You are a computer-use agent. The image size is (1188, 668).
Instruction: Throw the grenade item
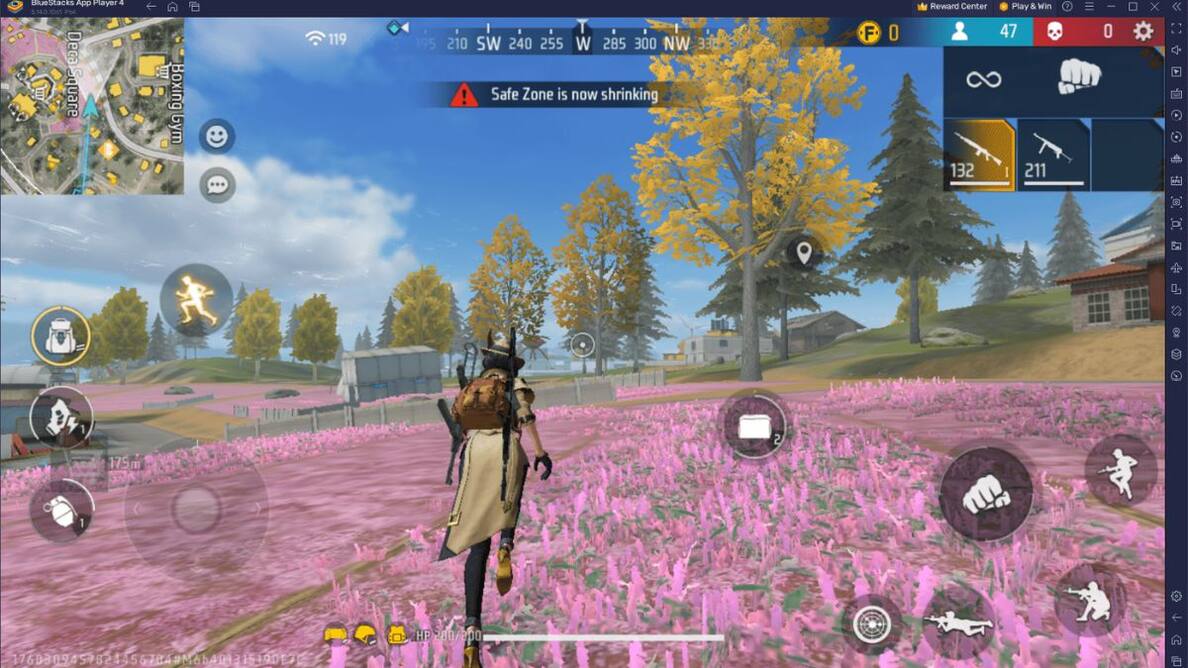point(62,511)
